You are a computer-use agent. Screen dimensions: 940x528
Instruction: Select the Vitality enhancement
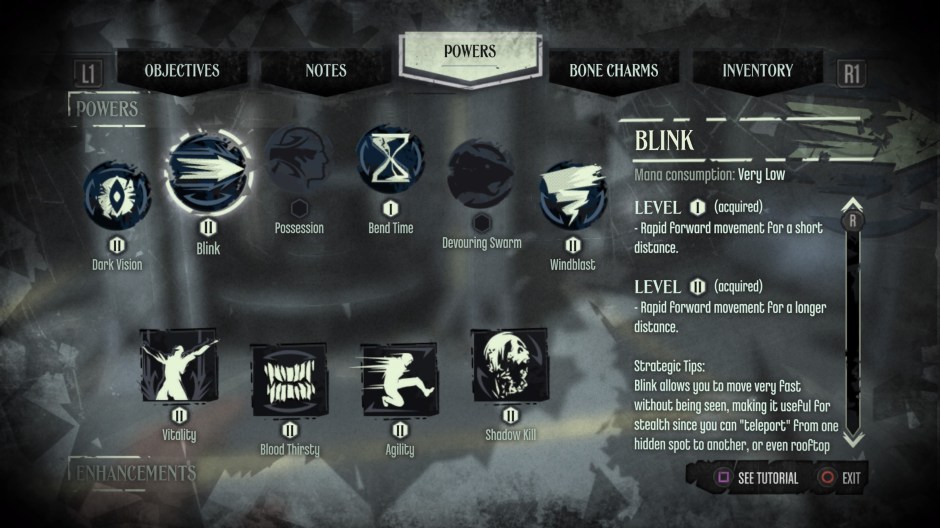pyautogui.click(x=179, y=368)
